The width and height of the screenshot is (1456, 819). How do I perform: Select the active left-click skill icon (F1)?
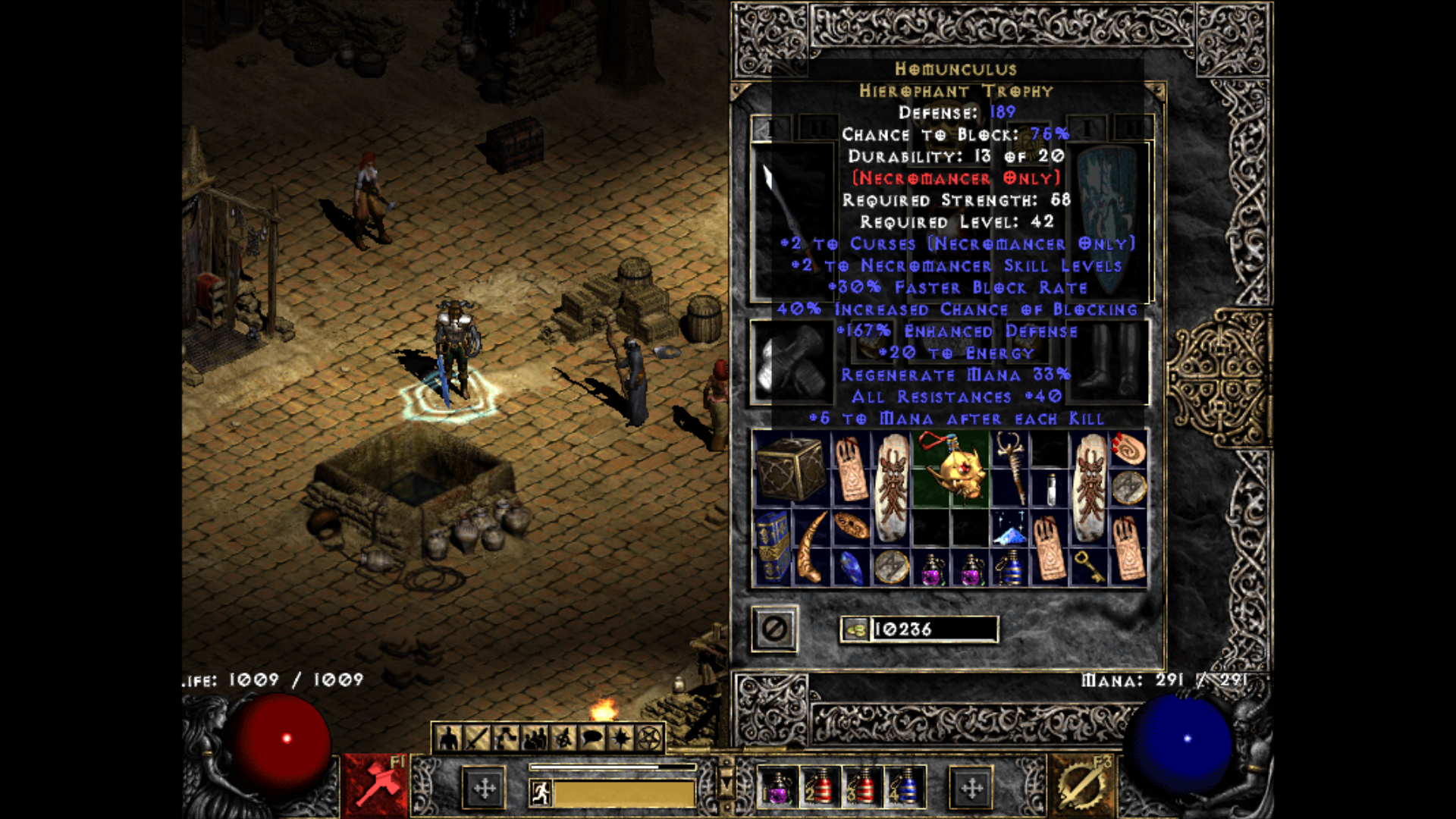pyautogui.click(x=375, y=787)
